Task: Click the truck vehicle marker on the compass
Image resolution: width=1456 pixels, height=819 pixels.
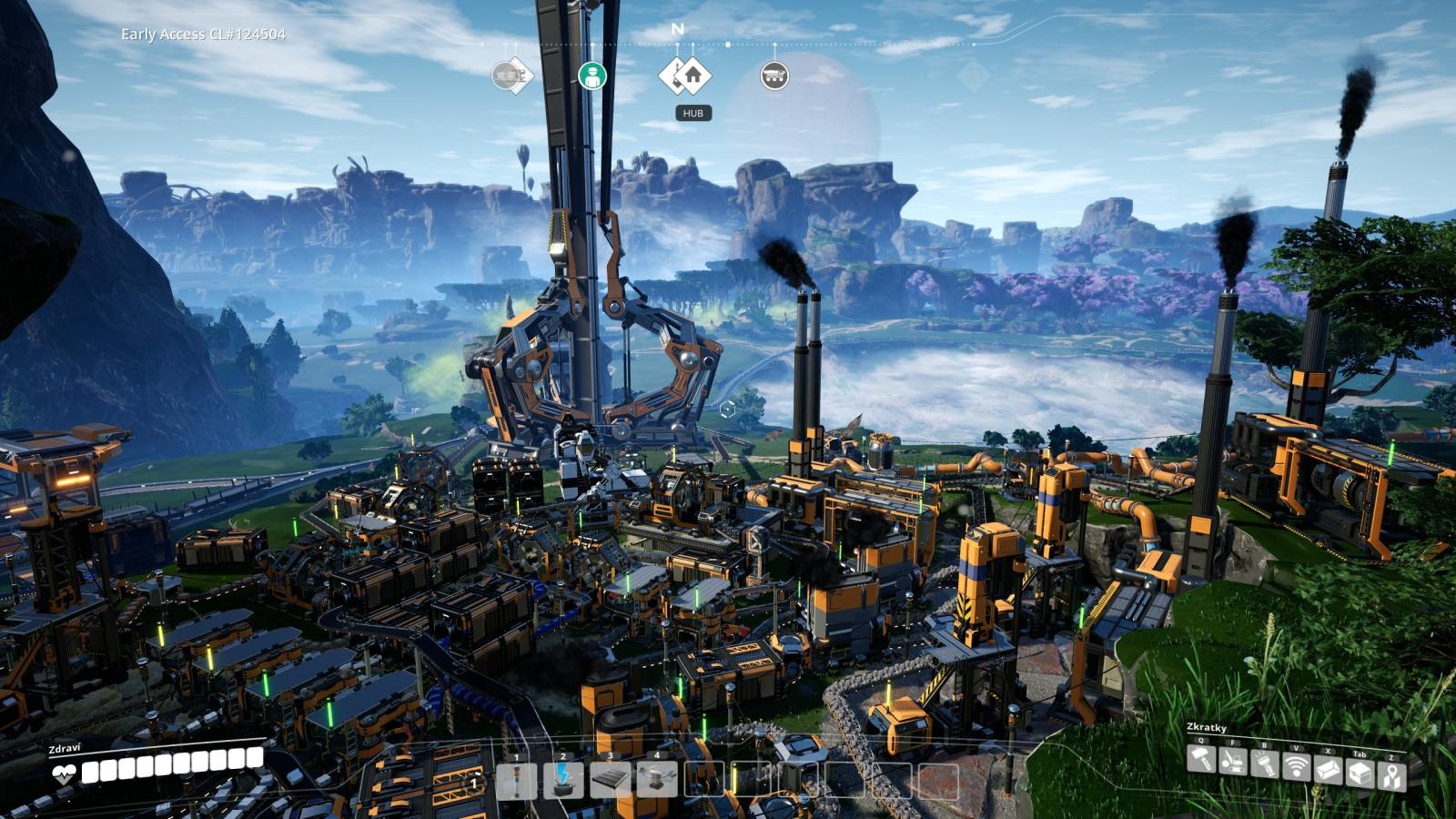Action: (774, 76)
